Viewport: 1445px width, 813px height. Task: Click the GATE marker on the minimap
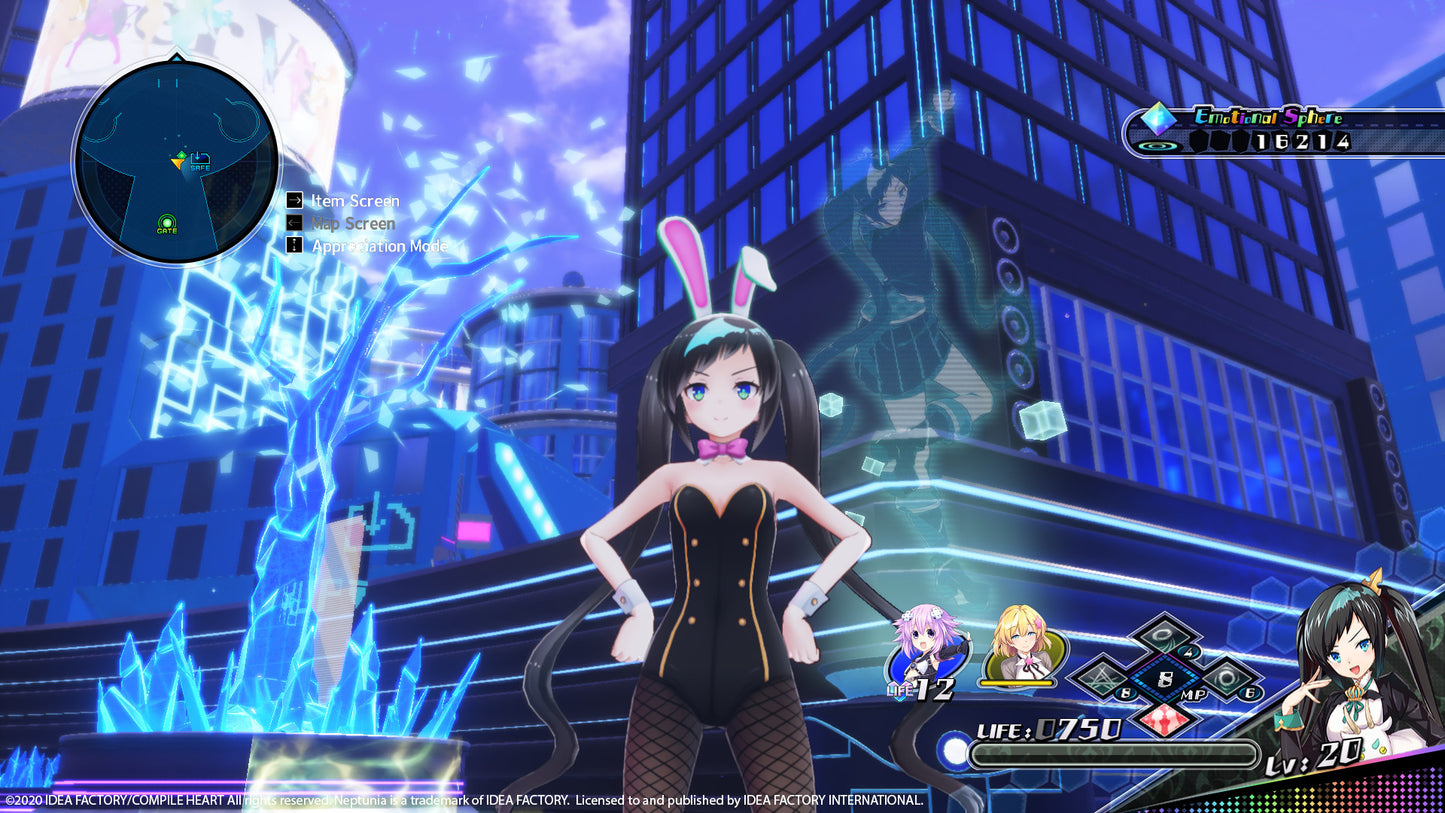pos(167,222)
